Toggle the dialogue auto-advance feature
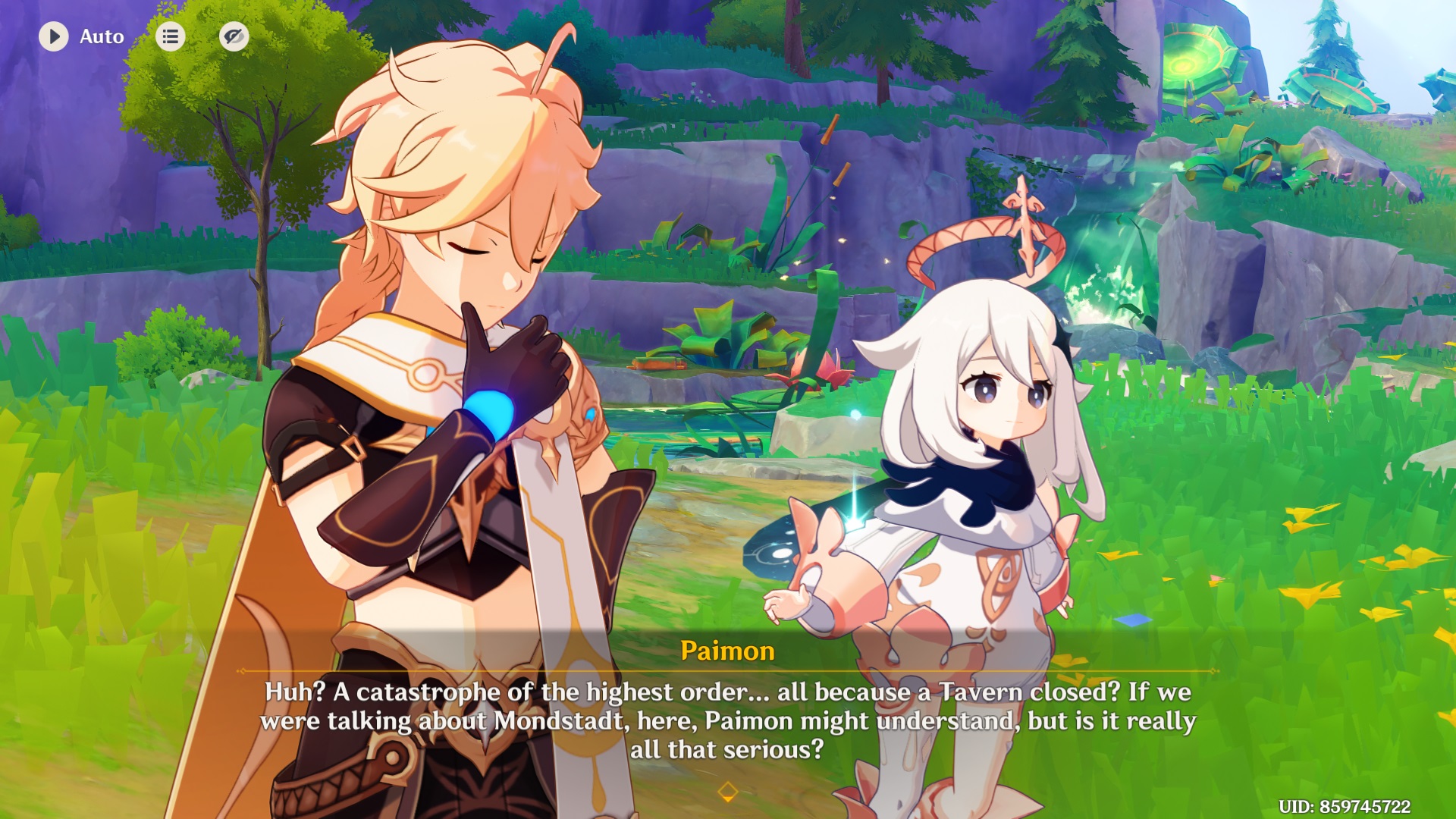 (53, 36)
